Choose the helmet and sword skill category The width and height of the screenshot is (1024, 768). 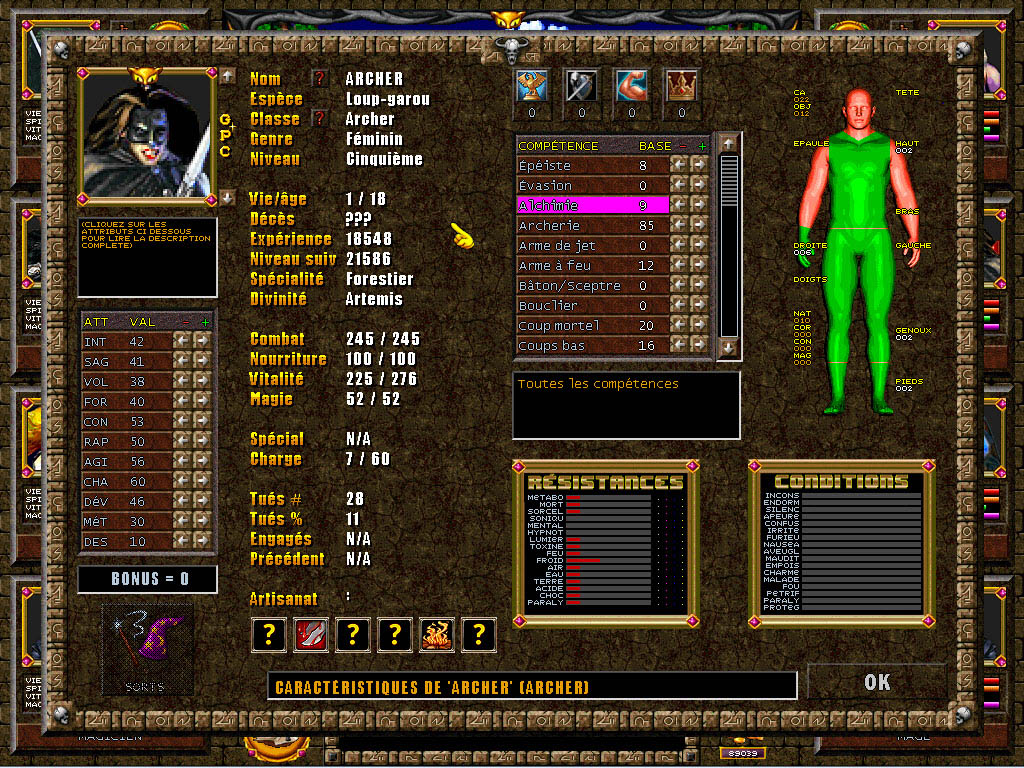(x=581, y=87)
